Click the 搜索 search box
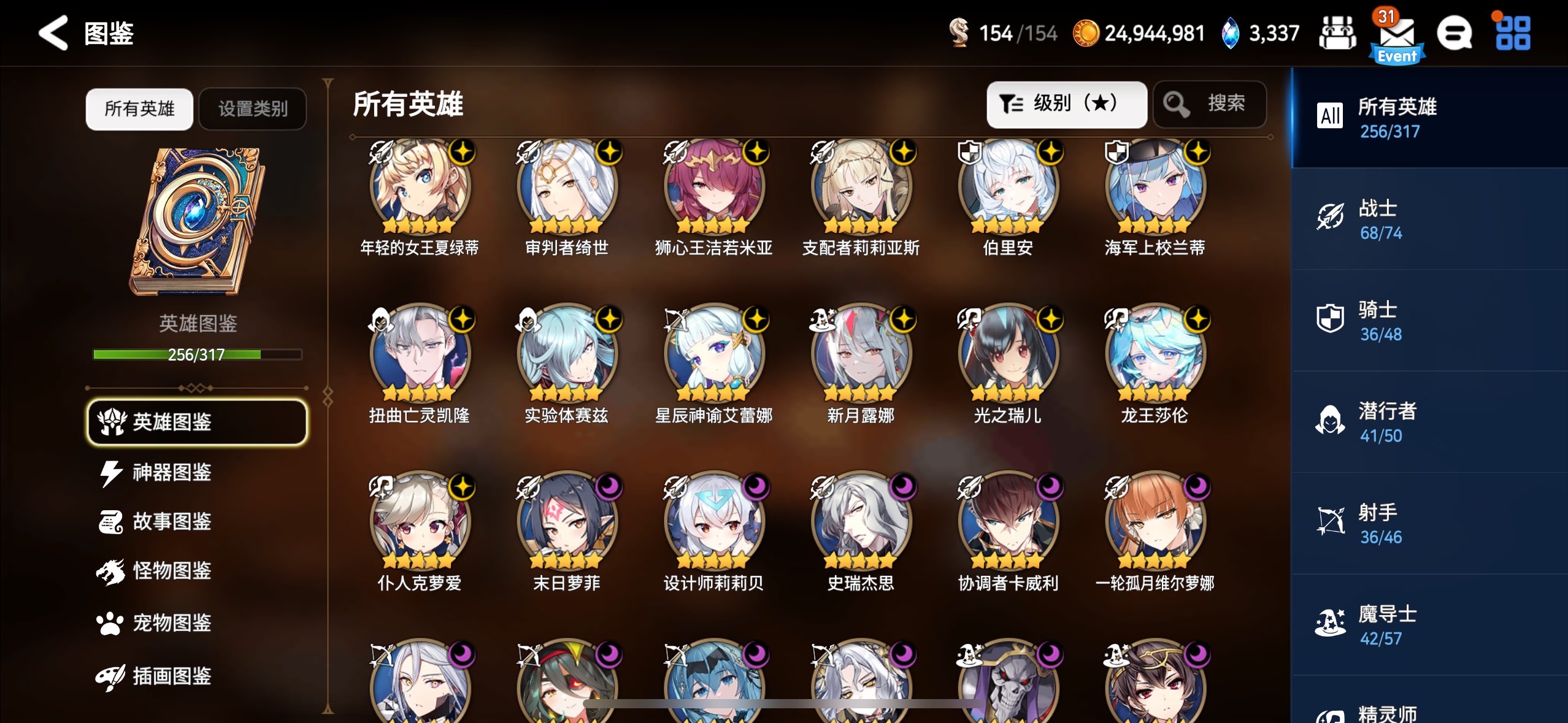Viewport: 1568px width, 723px height. pos(1210,104)
